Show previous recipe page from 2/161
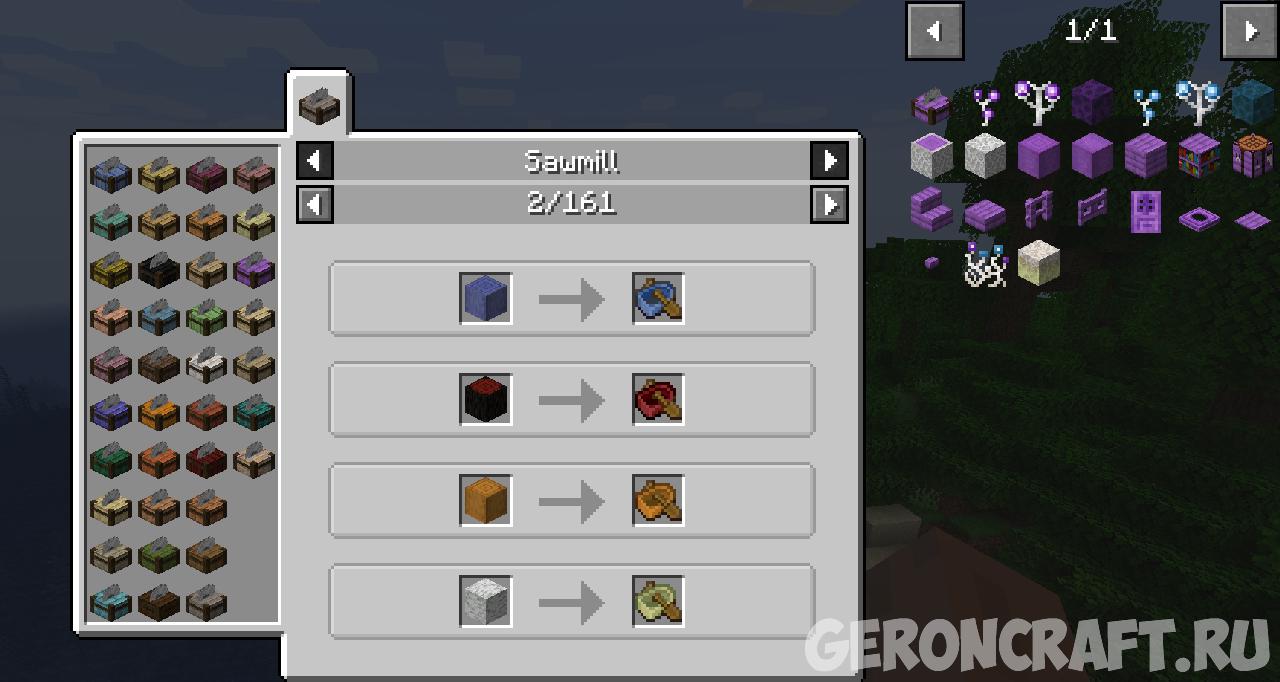This screenshot has height=682, width=1280. [x=315, y=204]
